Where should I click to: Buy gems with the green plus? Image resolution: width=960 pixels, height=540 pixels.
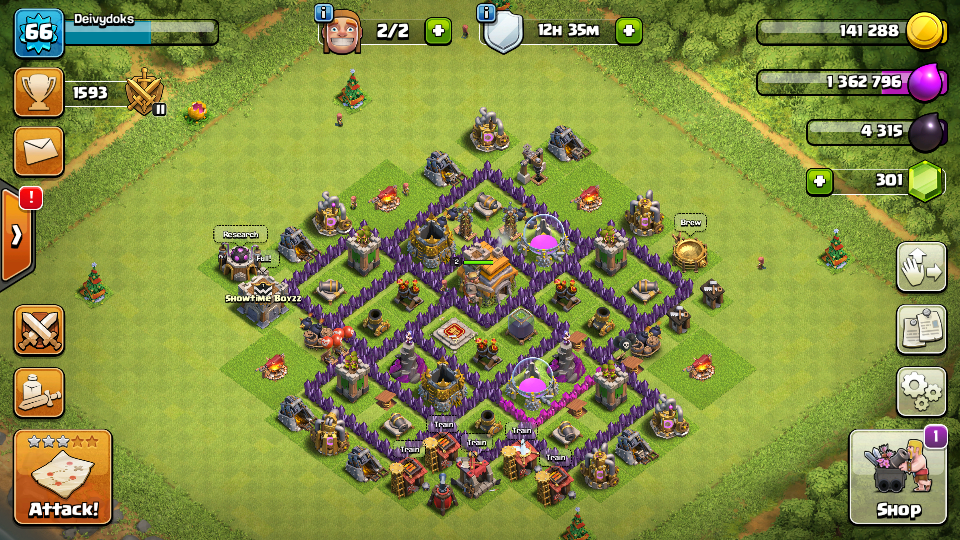[820, 182]
